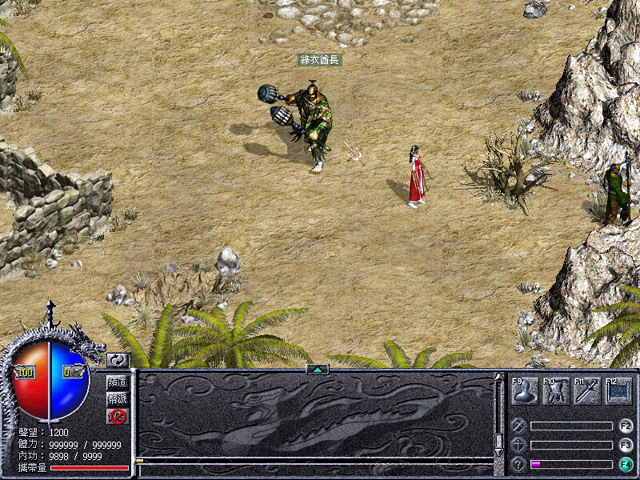Open the F9 character status panel
This screenshot has height=480, width=640.
[x=526, y=391]
